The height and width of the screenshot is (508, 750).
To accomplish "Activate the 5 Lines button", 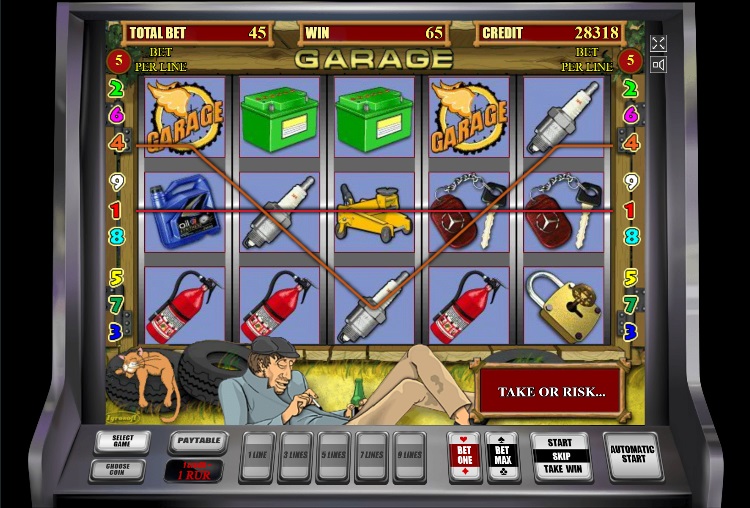I will tap(334, 455).
